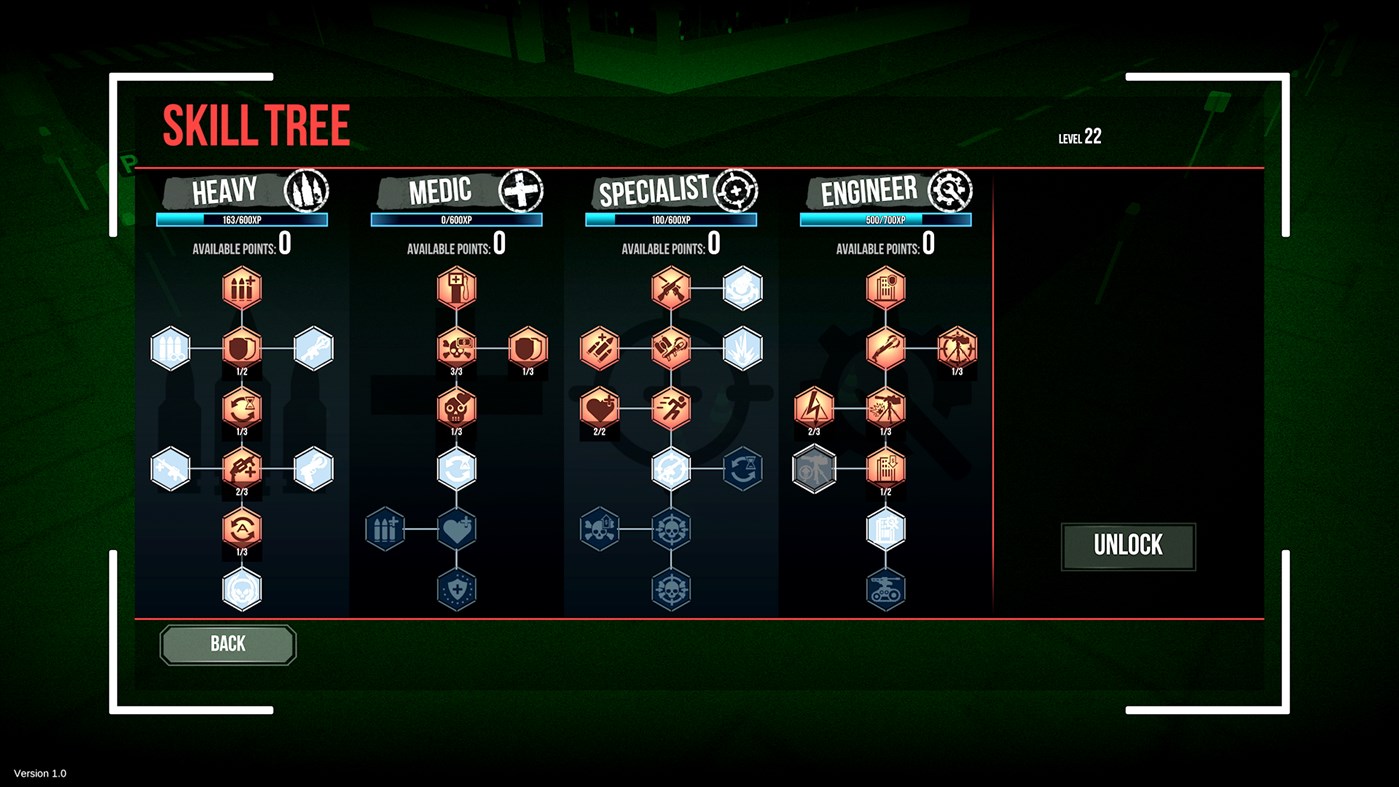Select the ammo capacity skill atop the Heavy tree
The height and width of the screenshot is (787, 1399).
tap(241, 287)
